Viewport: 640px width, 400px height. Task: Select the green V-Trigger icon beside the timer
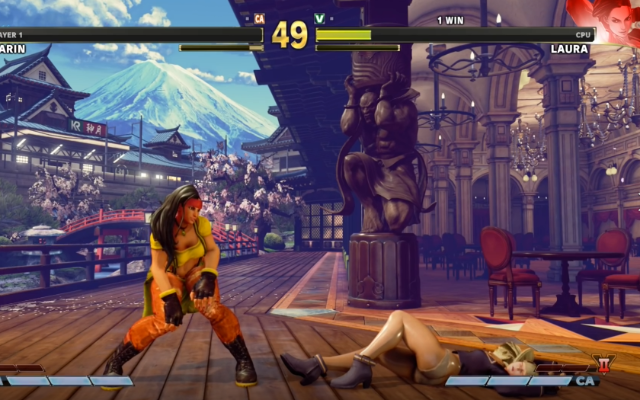pyautogui.click(x=320, y=18)
